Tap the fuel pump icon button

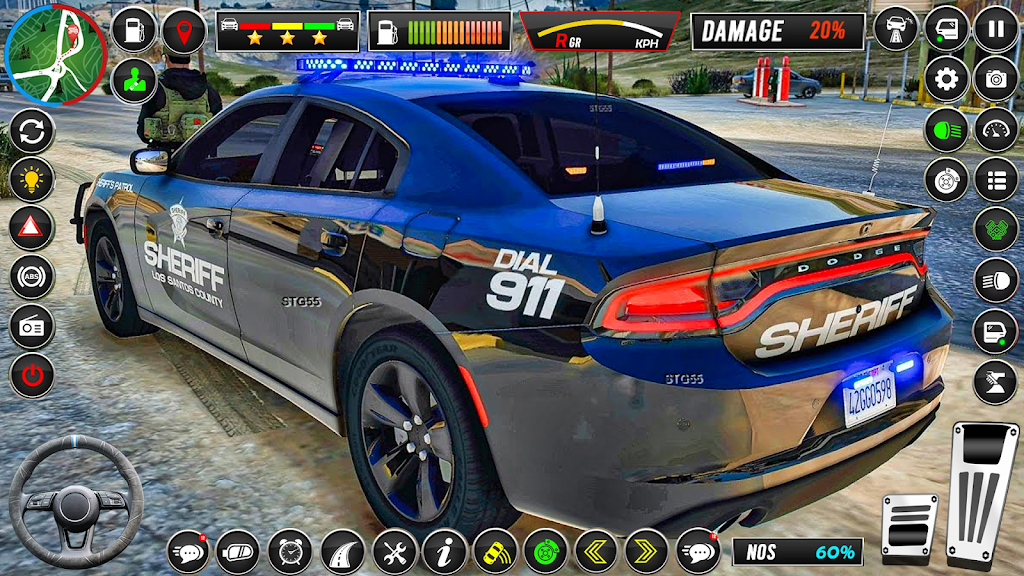135,31
